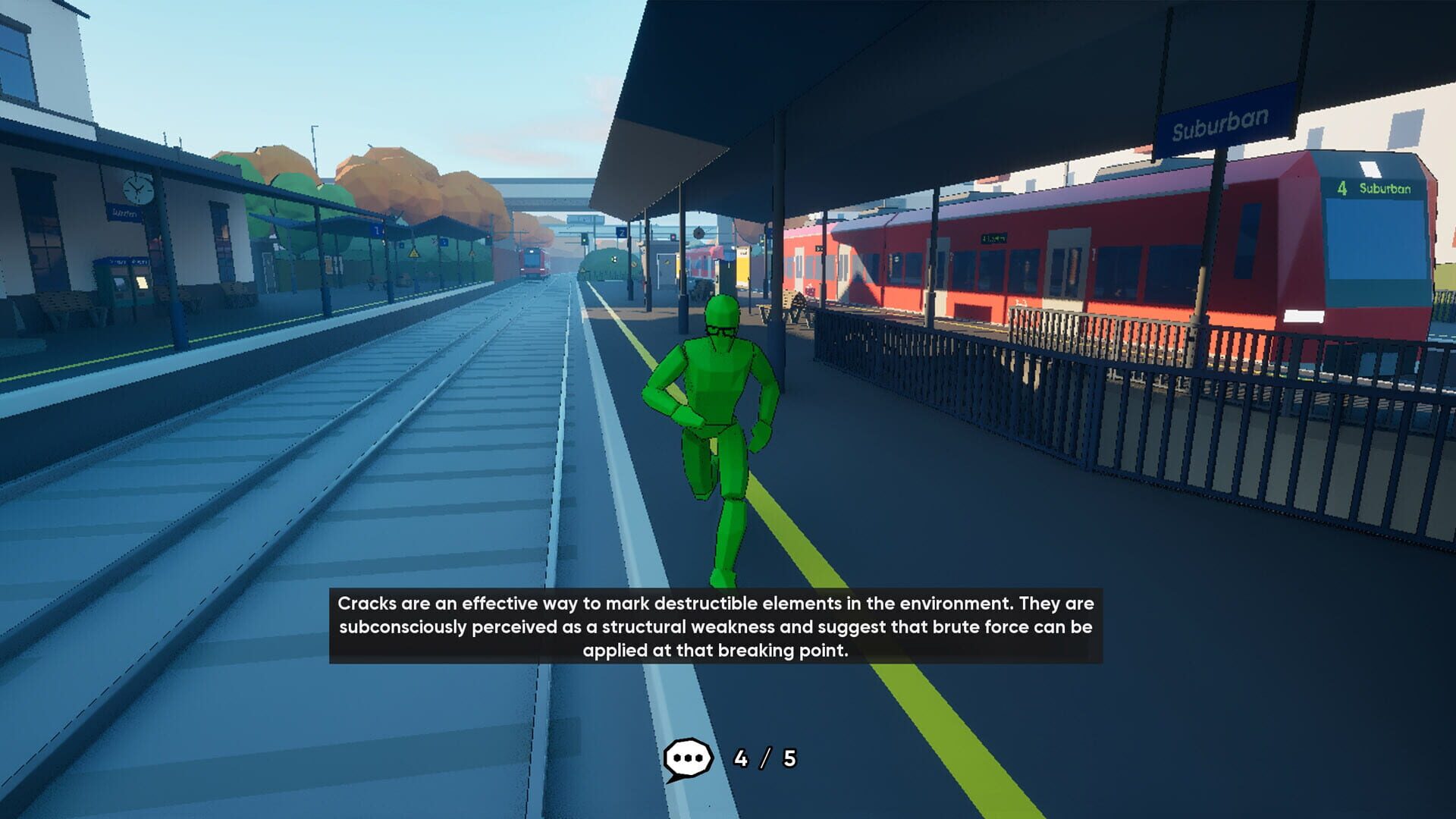Expand the overhead departure board in the distance
1456x819 pixels.
pyautogui.click(x=586, y=218)
